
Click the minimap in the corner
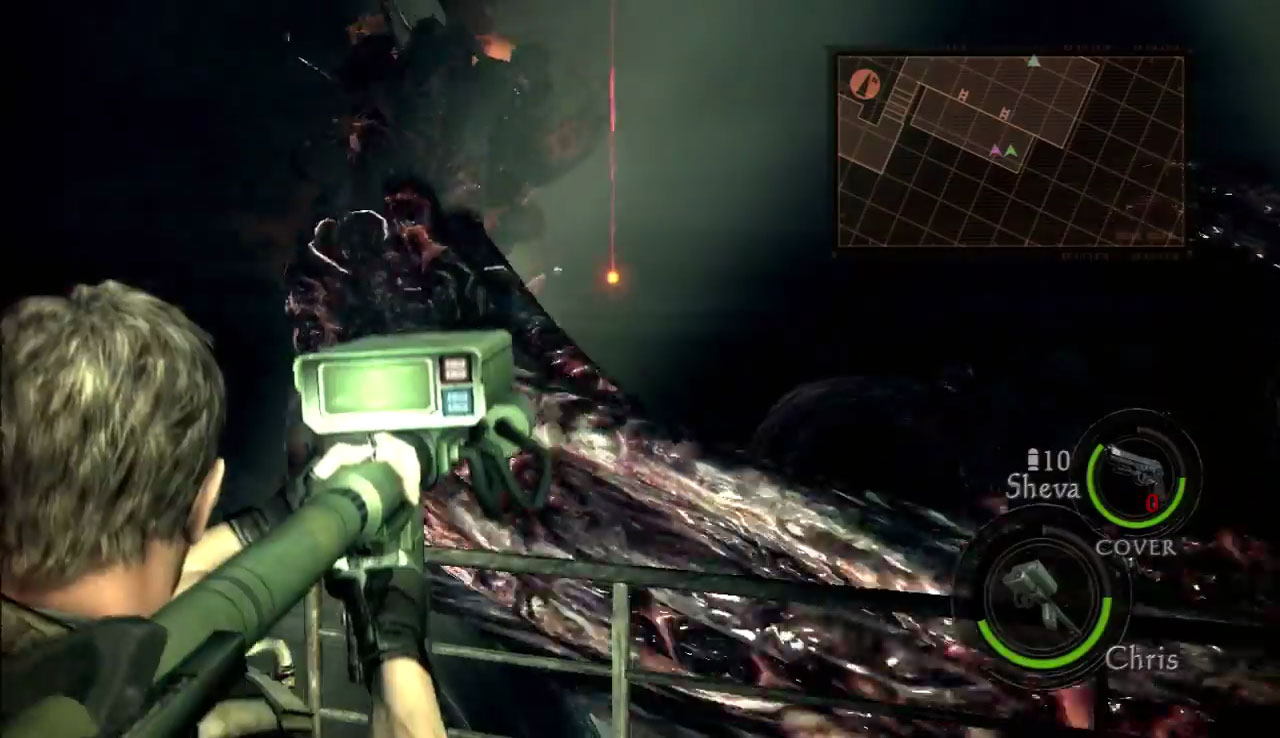coord(1010,150)
